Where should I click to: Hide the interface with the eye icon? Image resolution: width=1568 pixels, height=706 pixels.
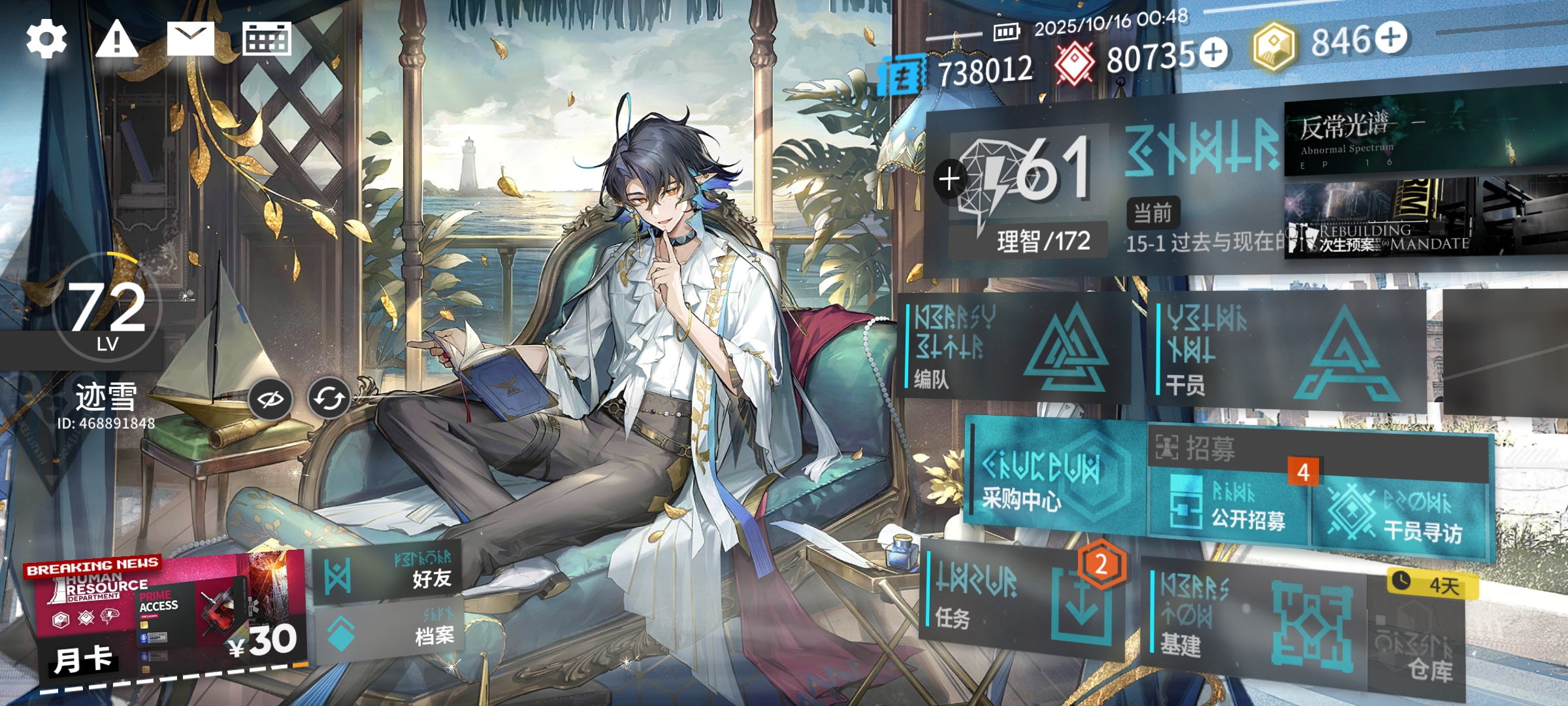tap(270, 398)
